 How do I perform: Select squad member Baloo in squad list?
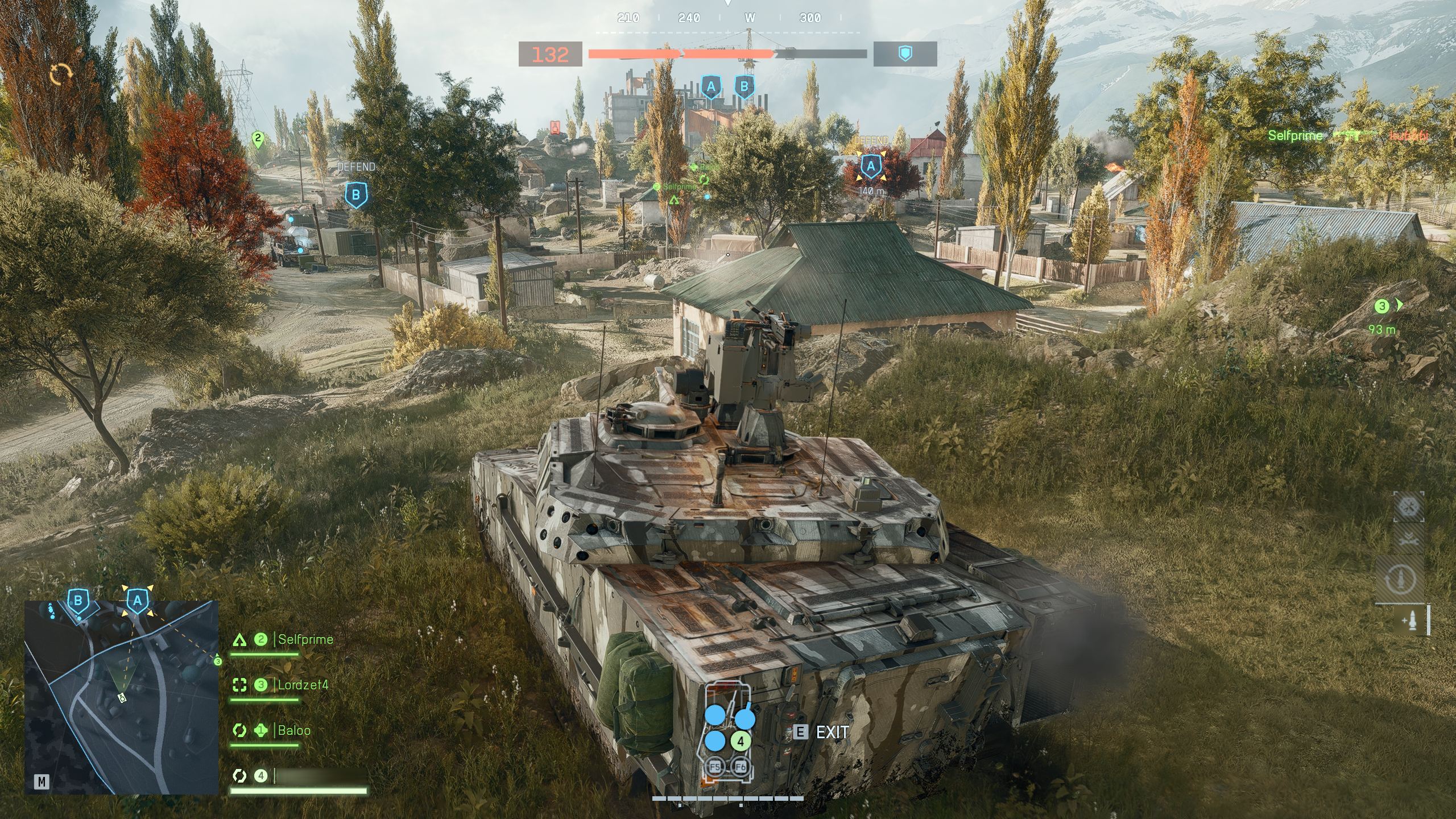294,730
